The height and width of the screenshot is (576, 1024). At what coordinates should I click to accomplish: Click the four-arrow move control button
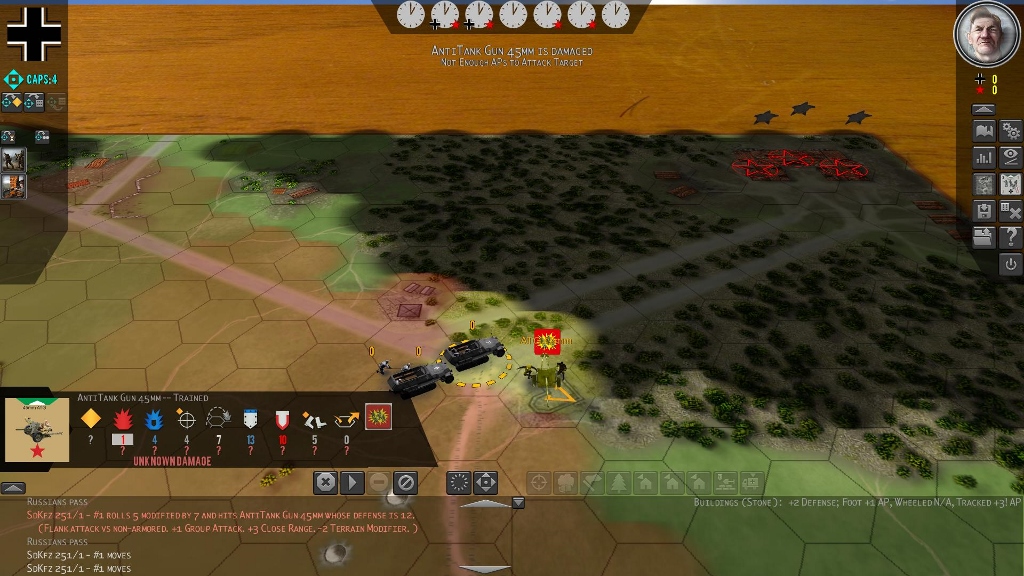pyautogui.click(x=485, y=482)
